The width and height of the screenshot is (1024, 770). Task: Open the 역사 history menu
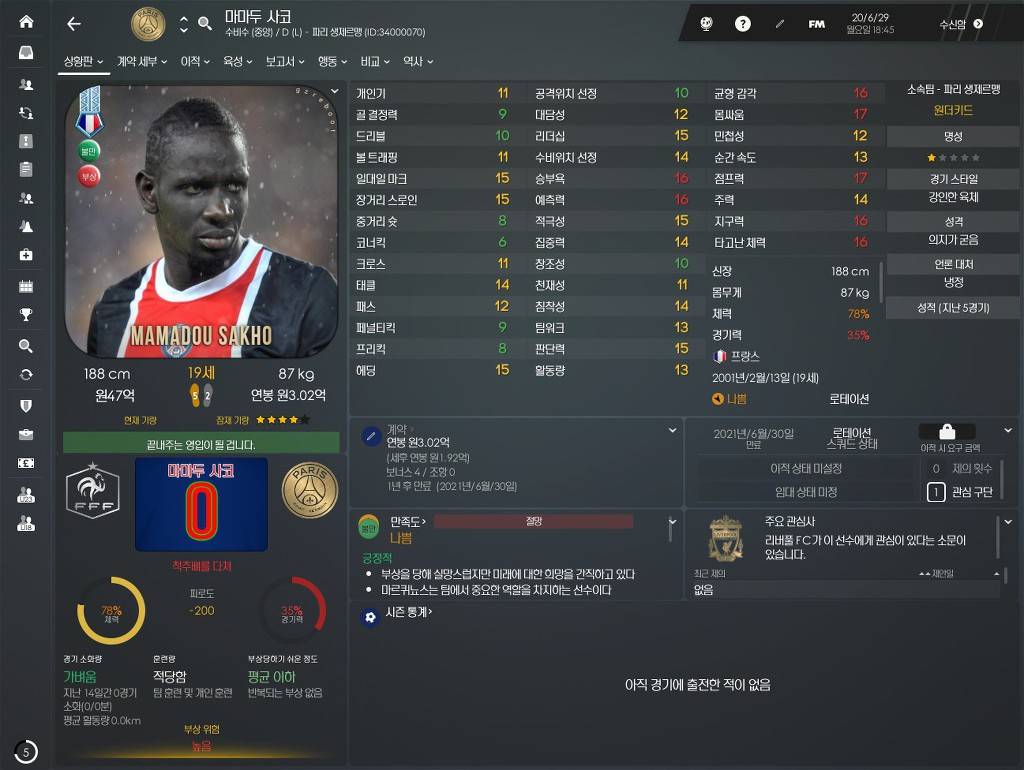tap(417, 62)
